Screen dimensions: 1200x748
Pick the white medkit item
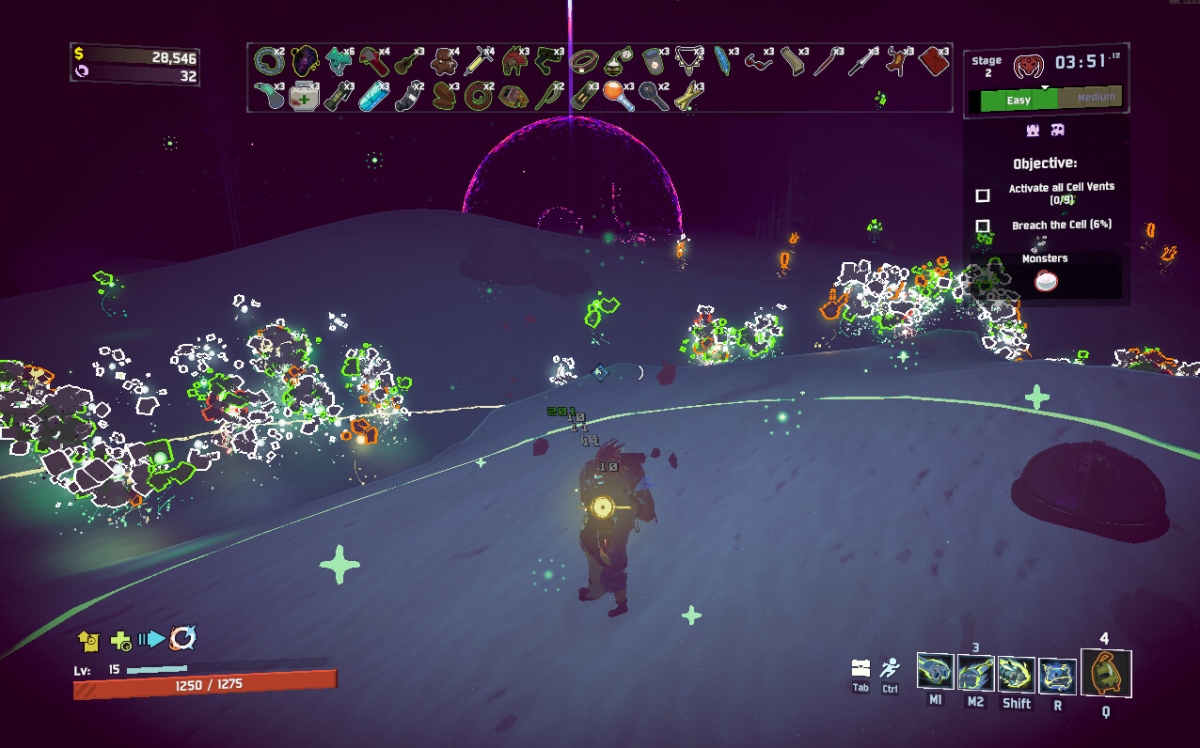pos(302,97)
